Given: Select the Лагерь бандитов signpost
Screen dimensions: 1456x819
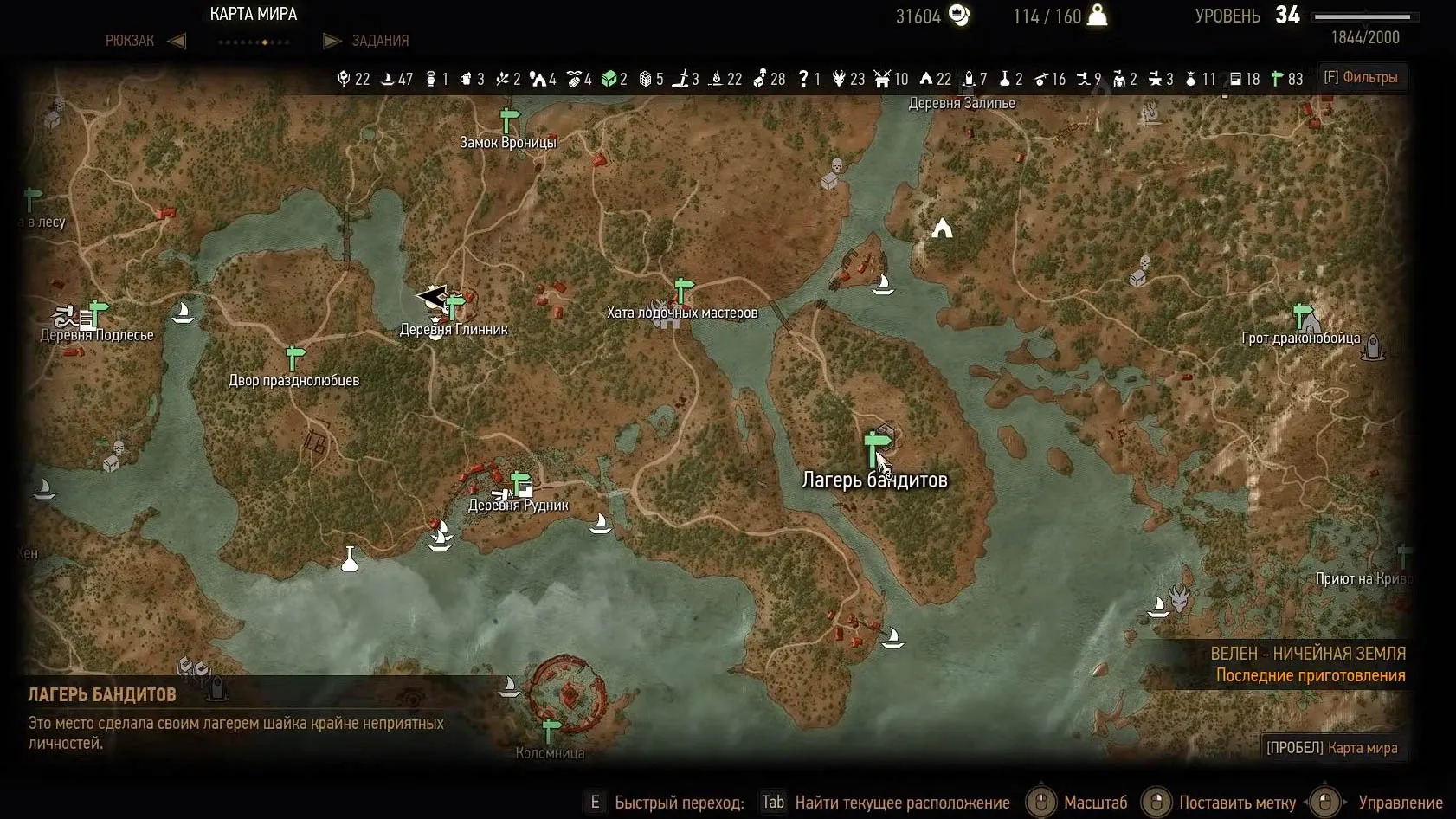Looking at the screenshot, I should click(x=873, y=448).
